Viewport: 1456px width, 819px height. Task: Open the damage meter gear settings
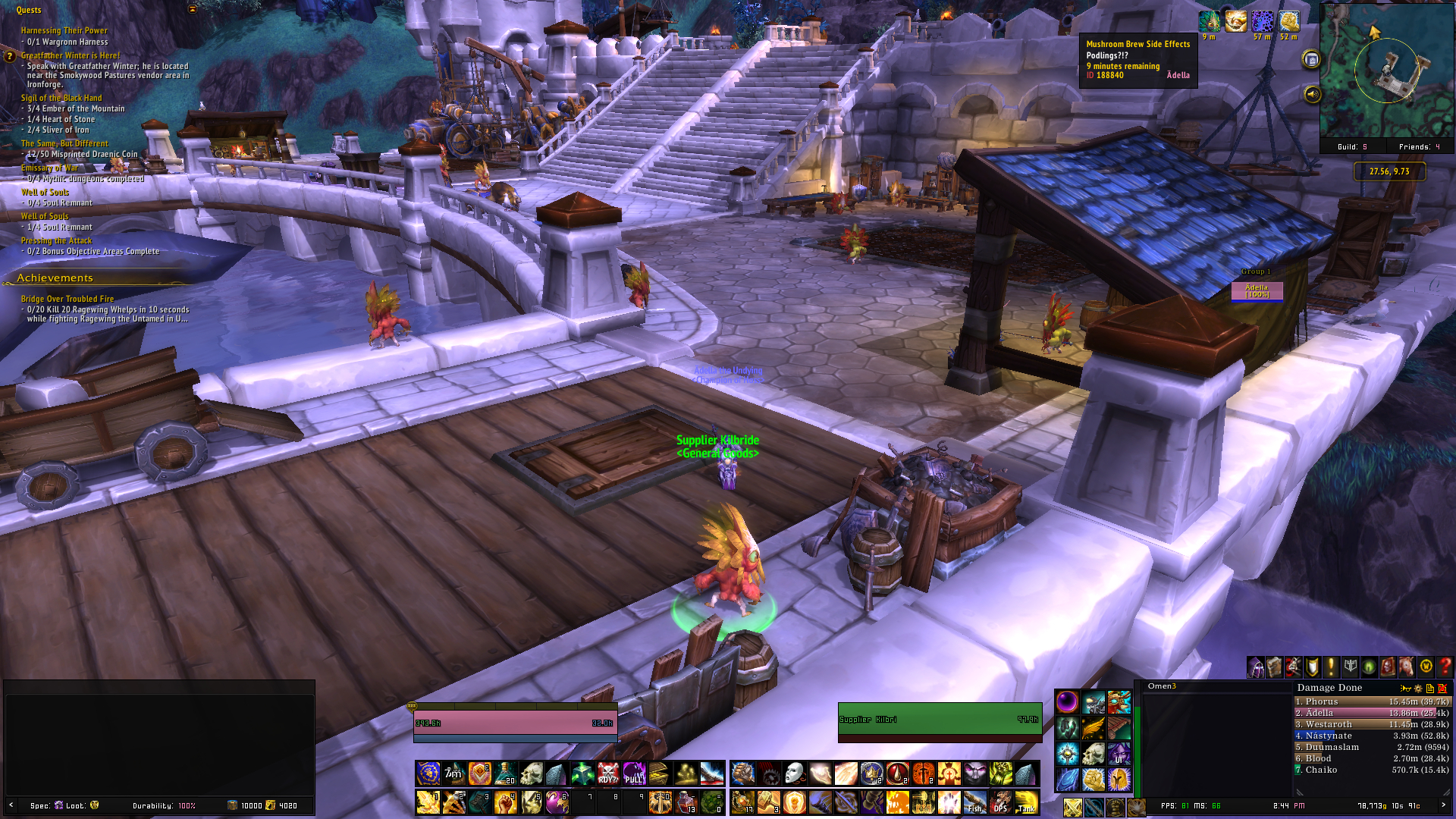point(1418,689)
